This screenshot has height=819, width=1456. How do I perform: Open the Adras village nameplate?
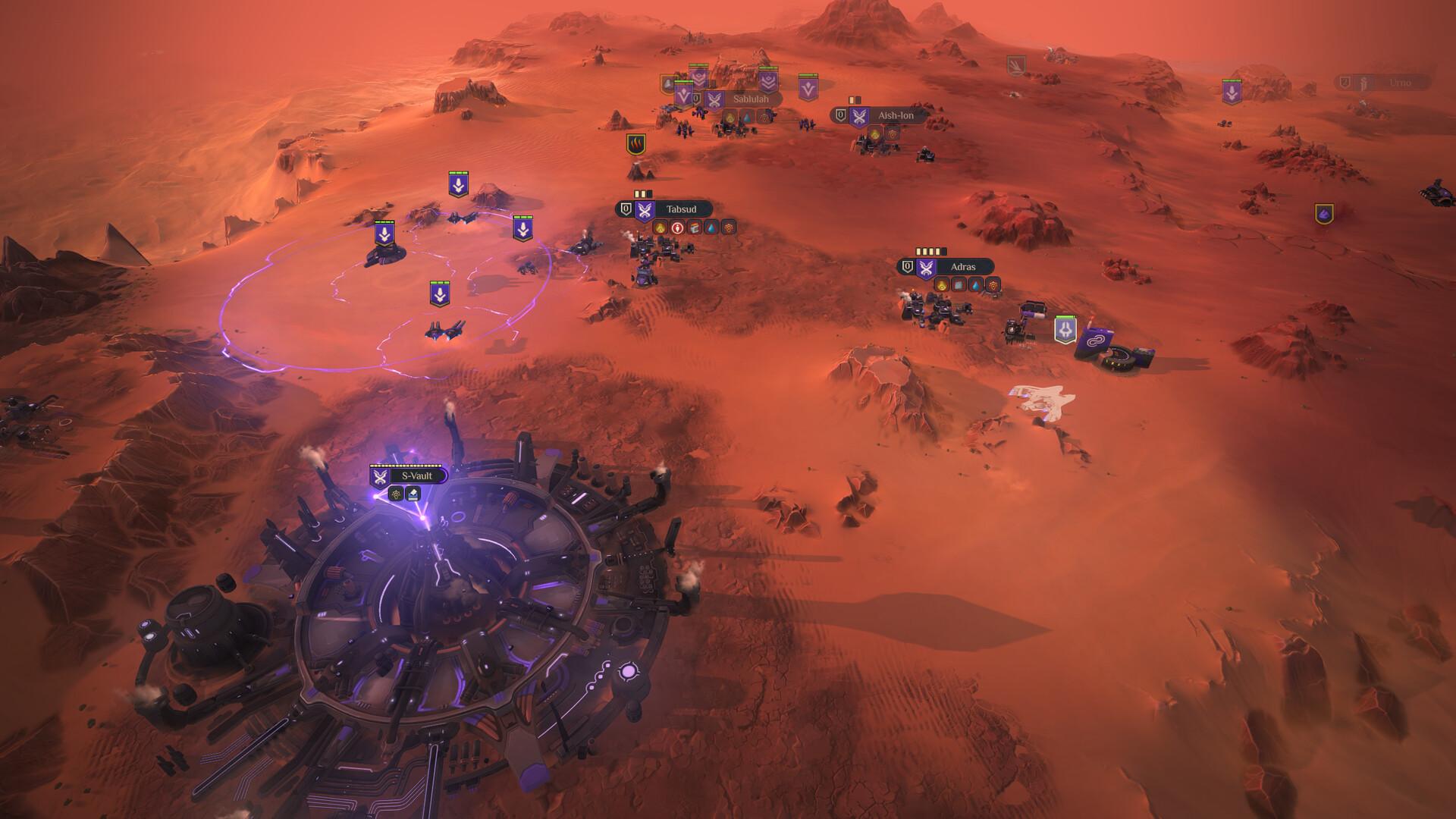[965, 267]
